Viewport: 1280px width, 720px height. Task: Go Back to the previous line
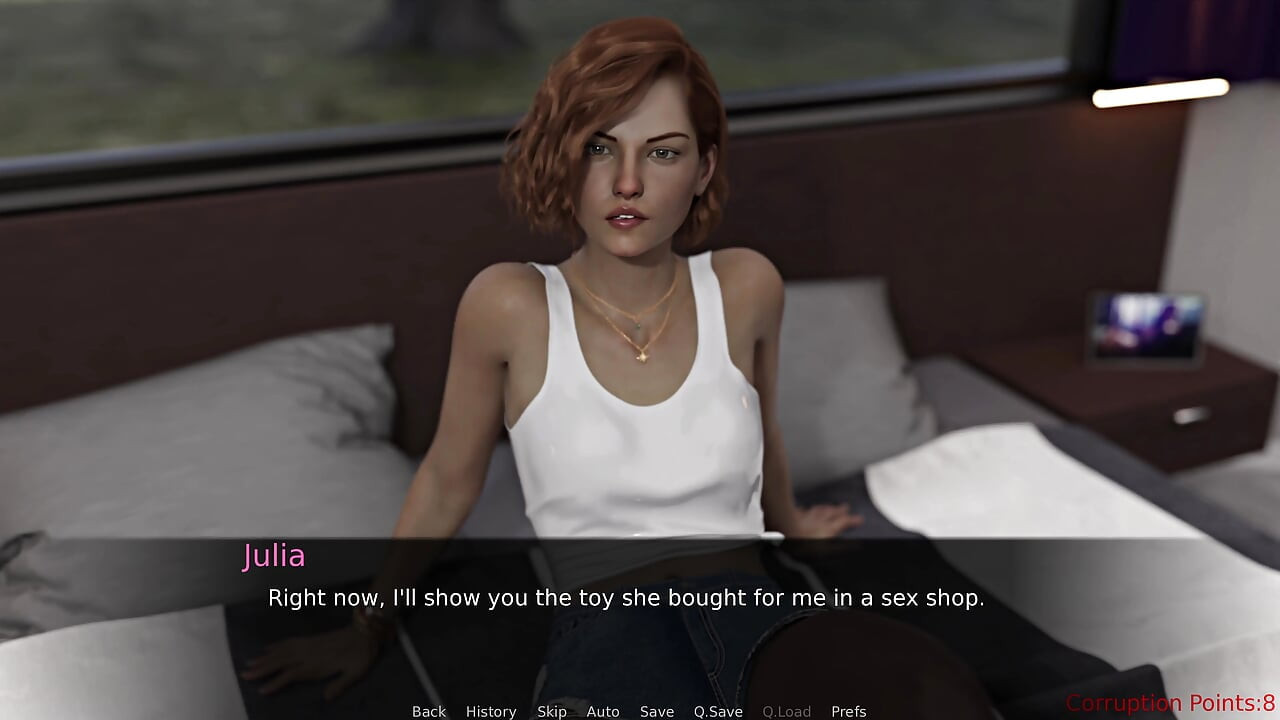(x=429, y=711)
